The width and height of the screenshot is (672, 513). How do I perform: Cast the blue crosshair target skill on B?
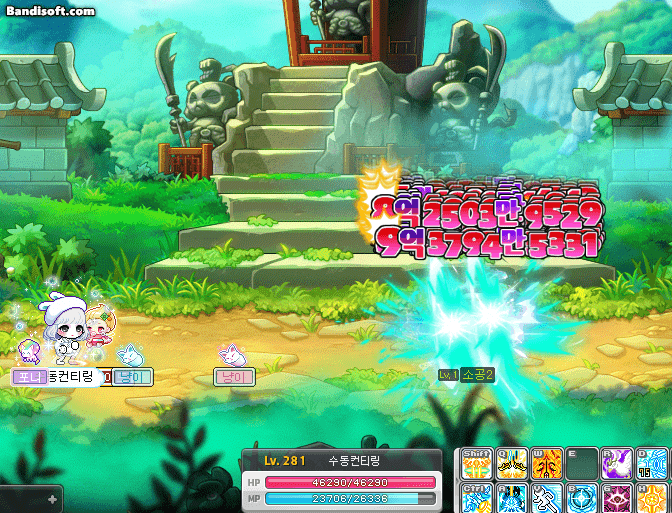click(581, 497)
